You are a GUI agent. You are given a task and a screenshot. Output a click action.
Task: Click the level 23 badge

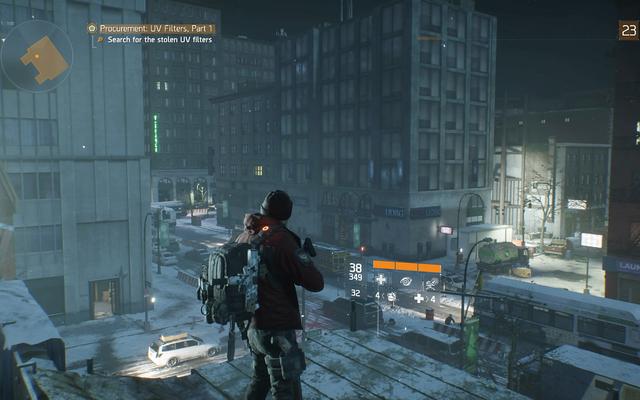(x=628, y=31)
